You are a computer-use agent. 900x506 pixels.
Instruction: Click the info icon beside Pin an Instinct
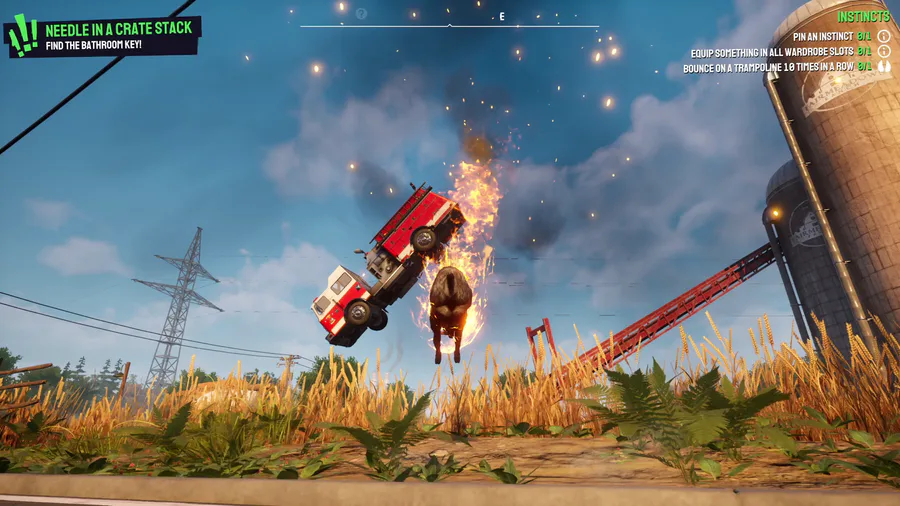point(884,36)
